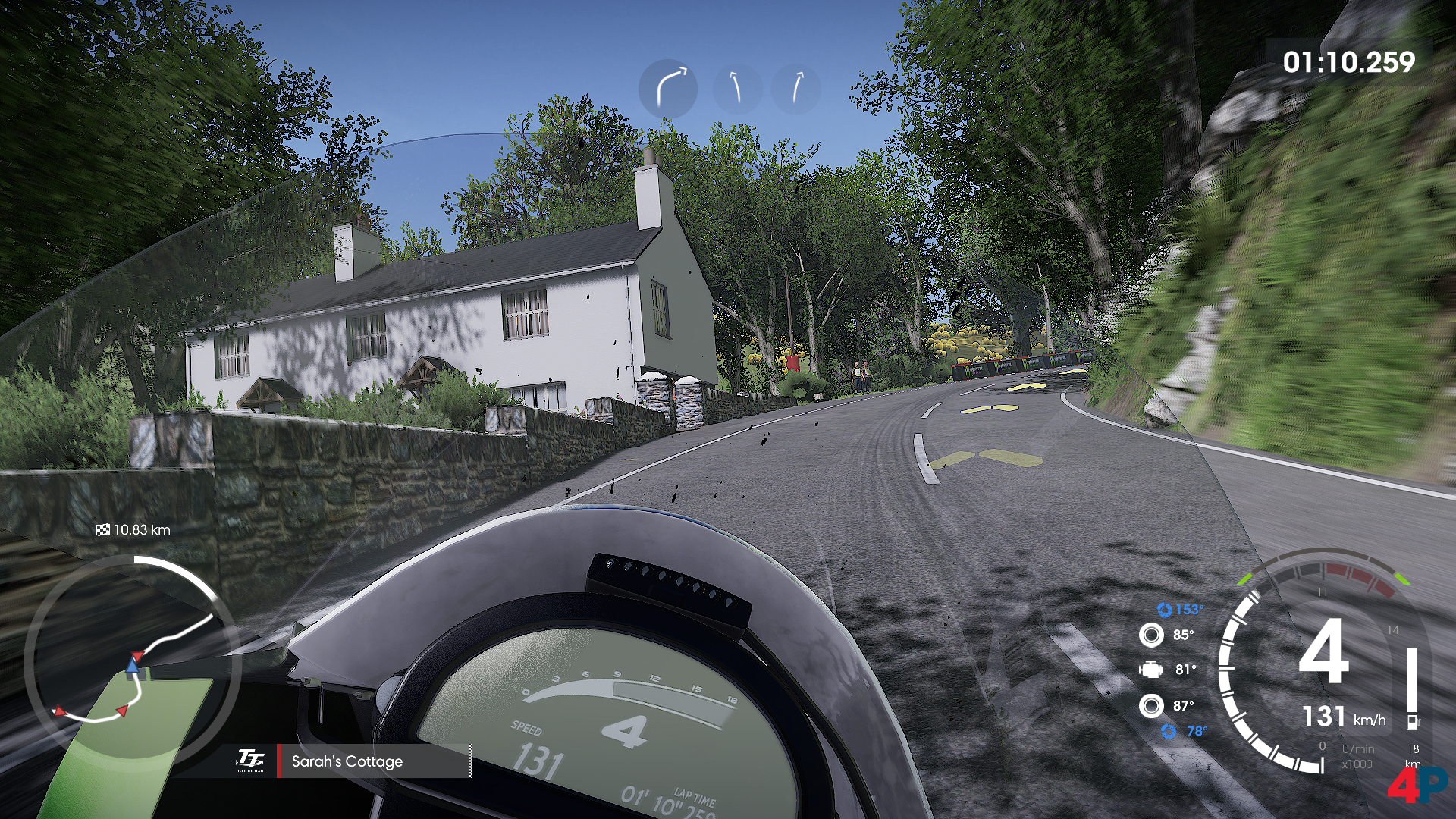Select the highlighted sharp right-turn indicator
Image resolution: width=1456 pixels, height=819 pixels.
[667, 89]
